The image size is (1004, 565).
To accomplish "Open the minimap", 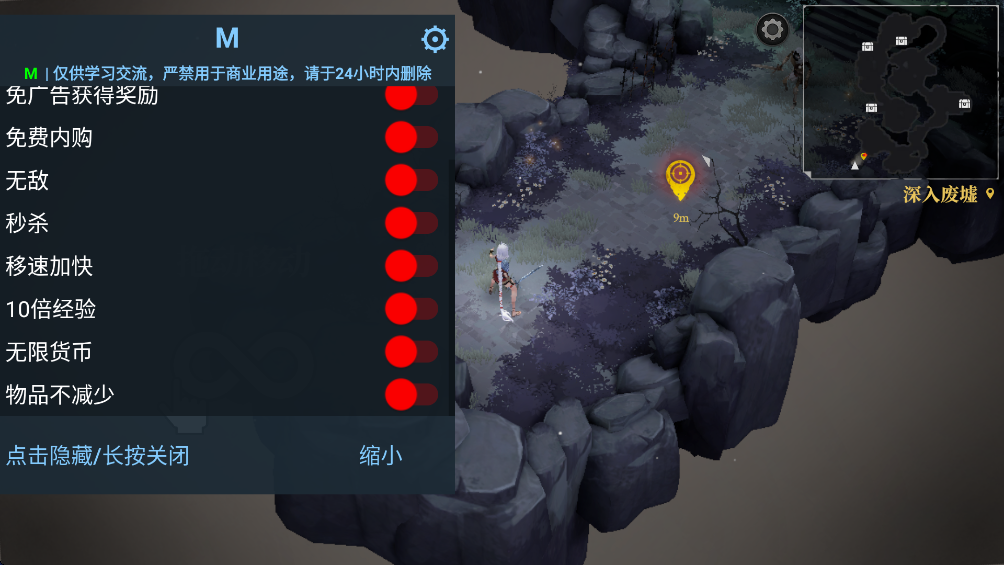I will pyautogui.click(x=899, y=92).
